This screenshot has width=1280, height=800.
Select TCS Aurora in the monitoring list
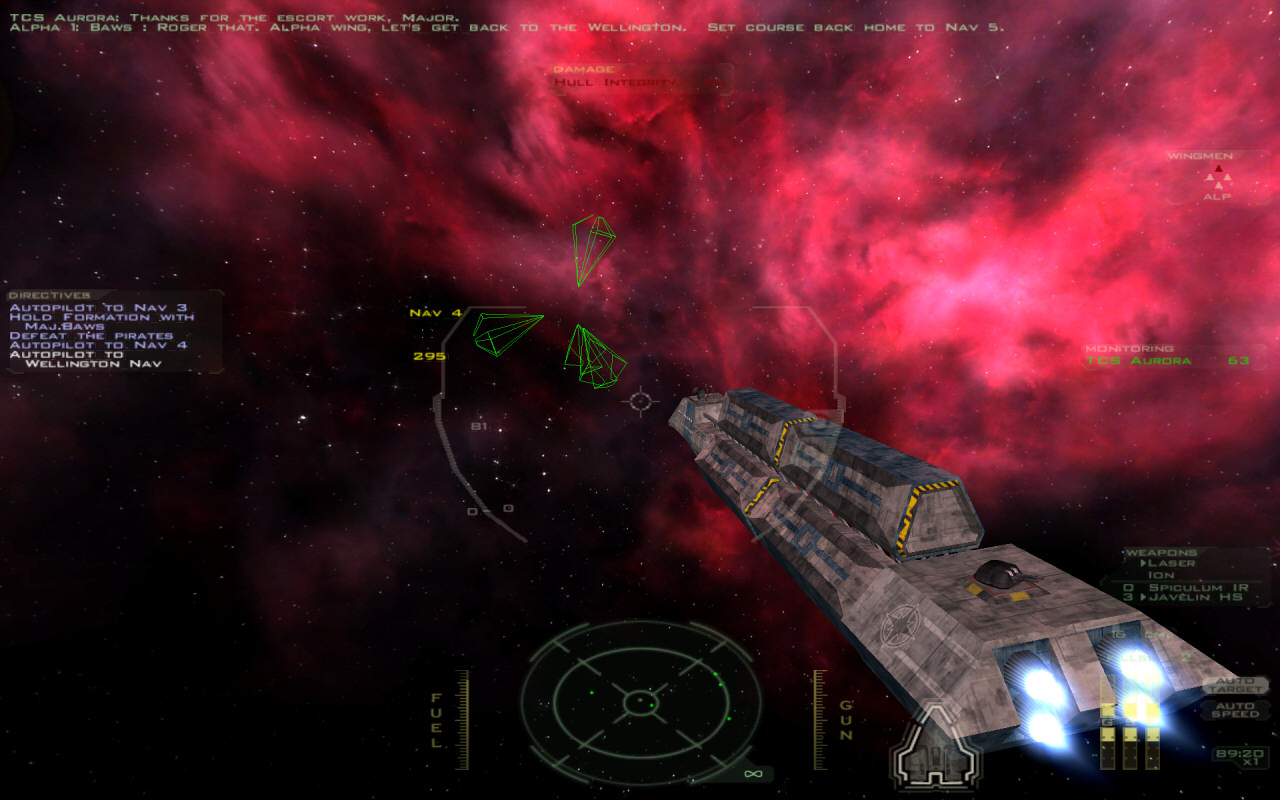click(1138, 361)
